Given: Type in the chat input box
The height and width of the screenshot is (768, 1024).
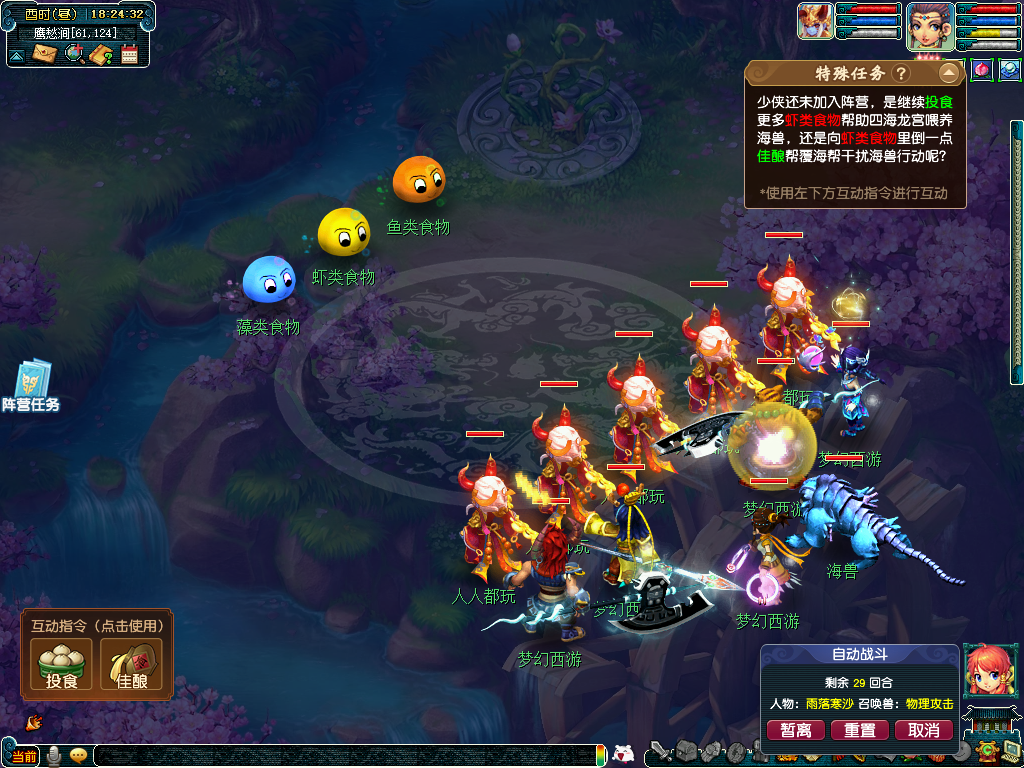Looking at the screenshot, I should pos(340,756).
